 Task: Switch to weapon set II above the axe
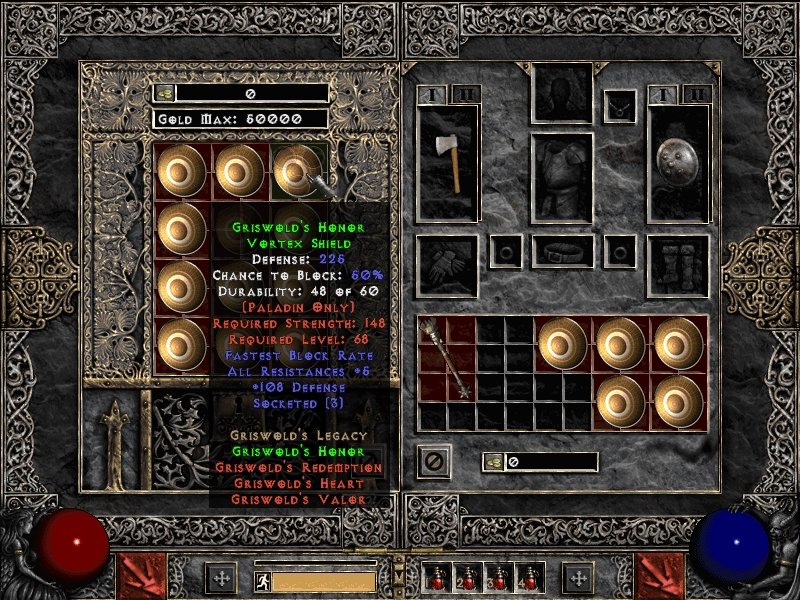pyautogui.click(x=465, y=94)
